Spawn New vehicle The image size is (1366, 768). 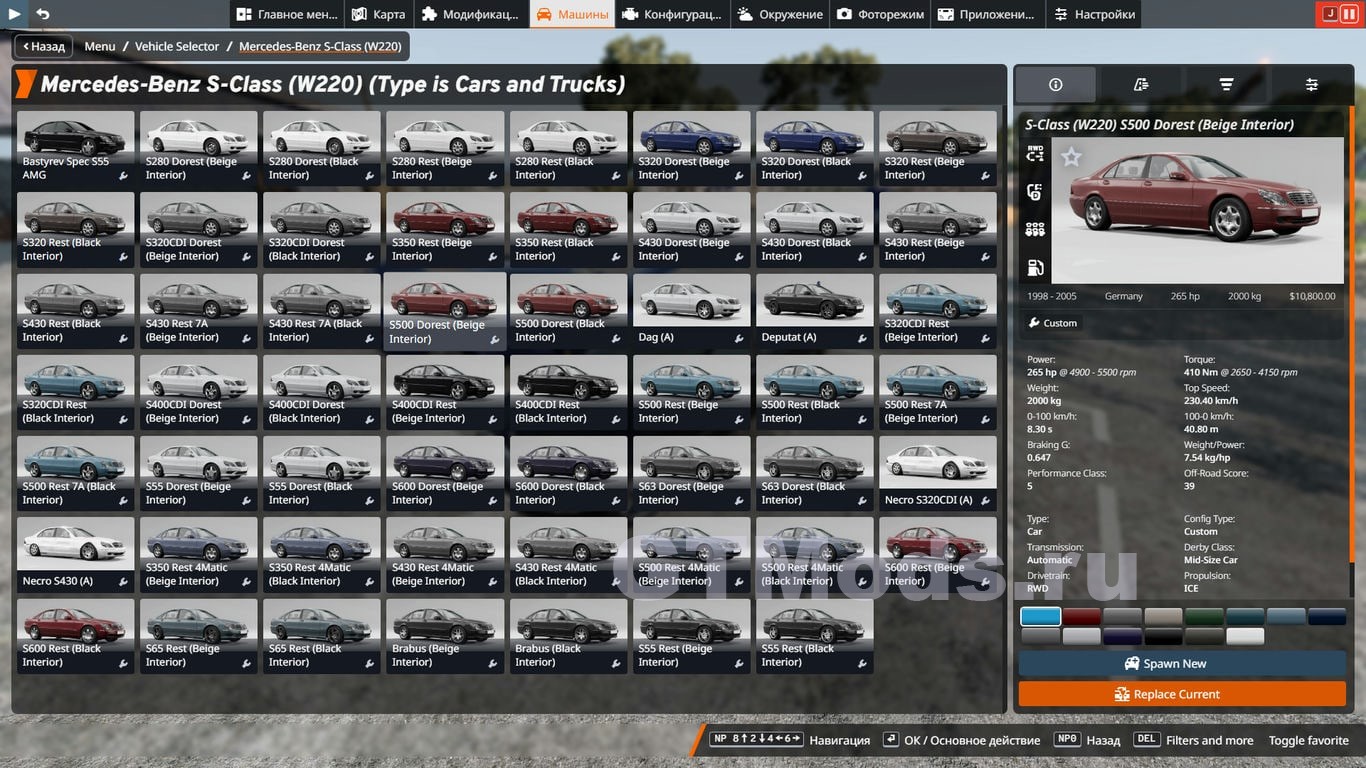[1182, 664]
